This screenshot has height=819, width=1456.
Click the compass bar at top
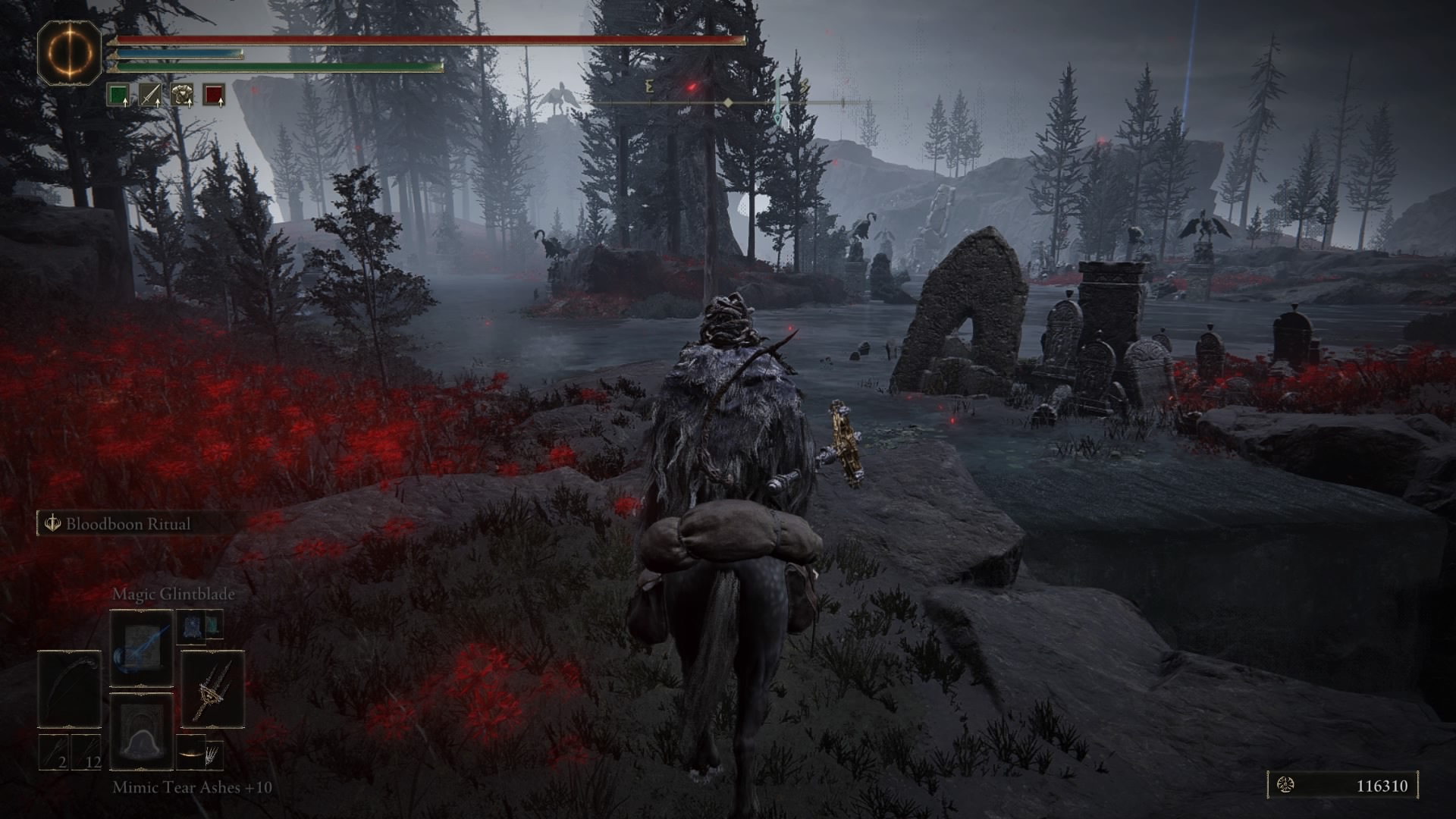[728, 102]
